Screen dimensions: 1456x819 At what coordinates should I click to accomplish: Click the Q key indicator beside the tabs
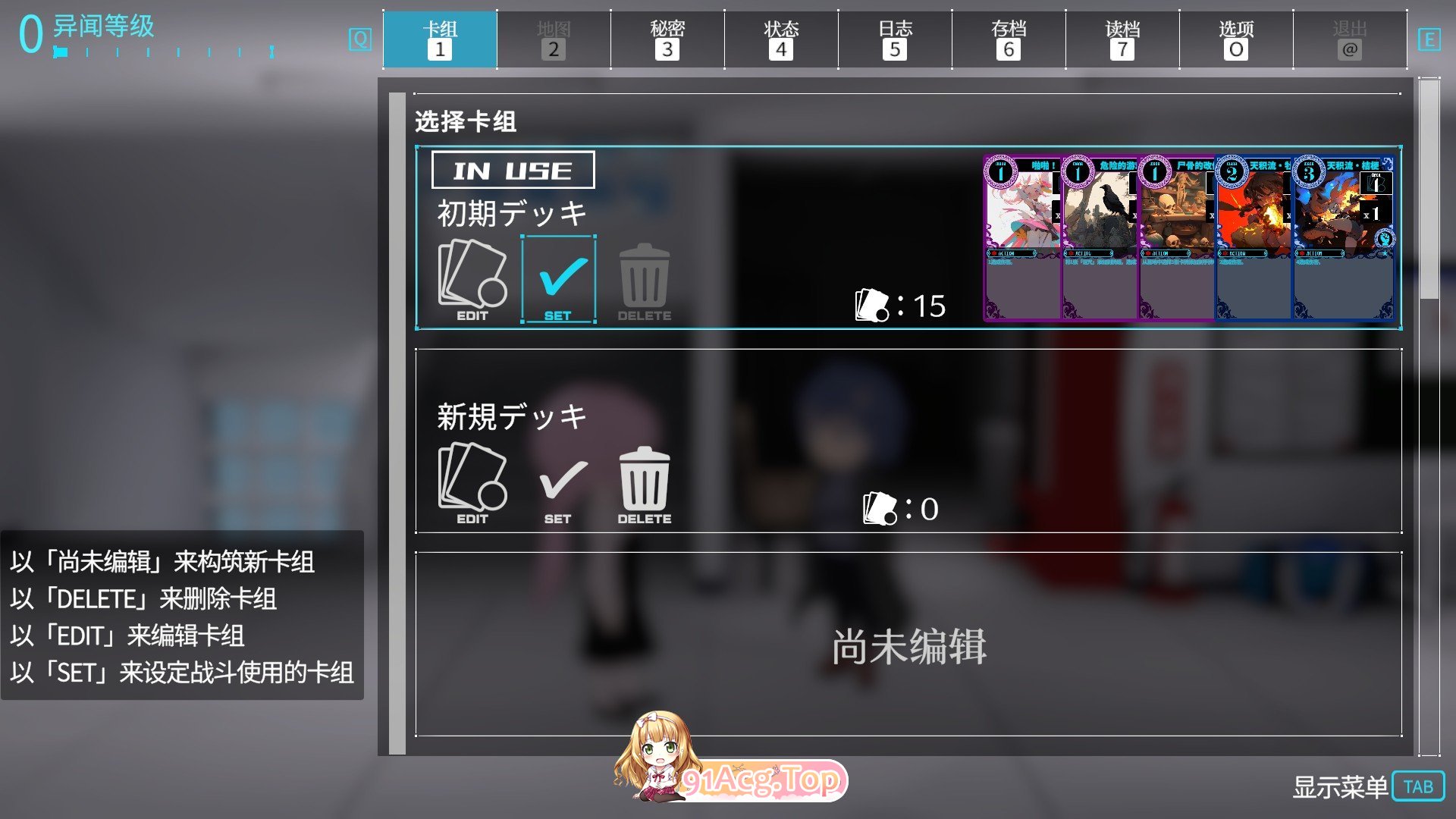tap(360, 36)
